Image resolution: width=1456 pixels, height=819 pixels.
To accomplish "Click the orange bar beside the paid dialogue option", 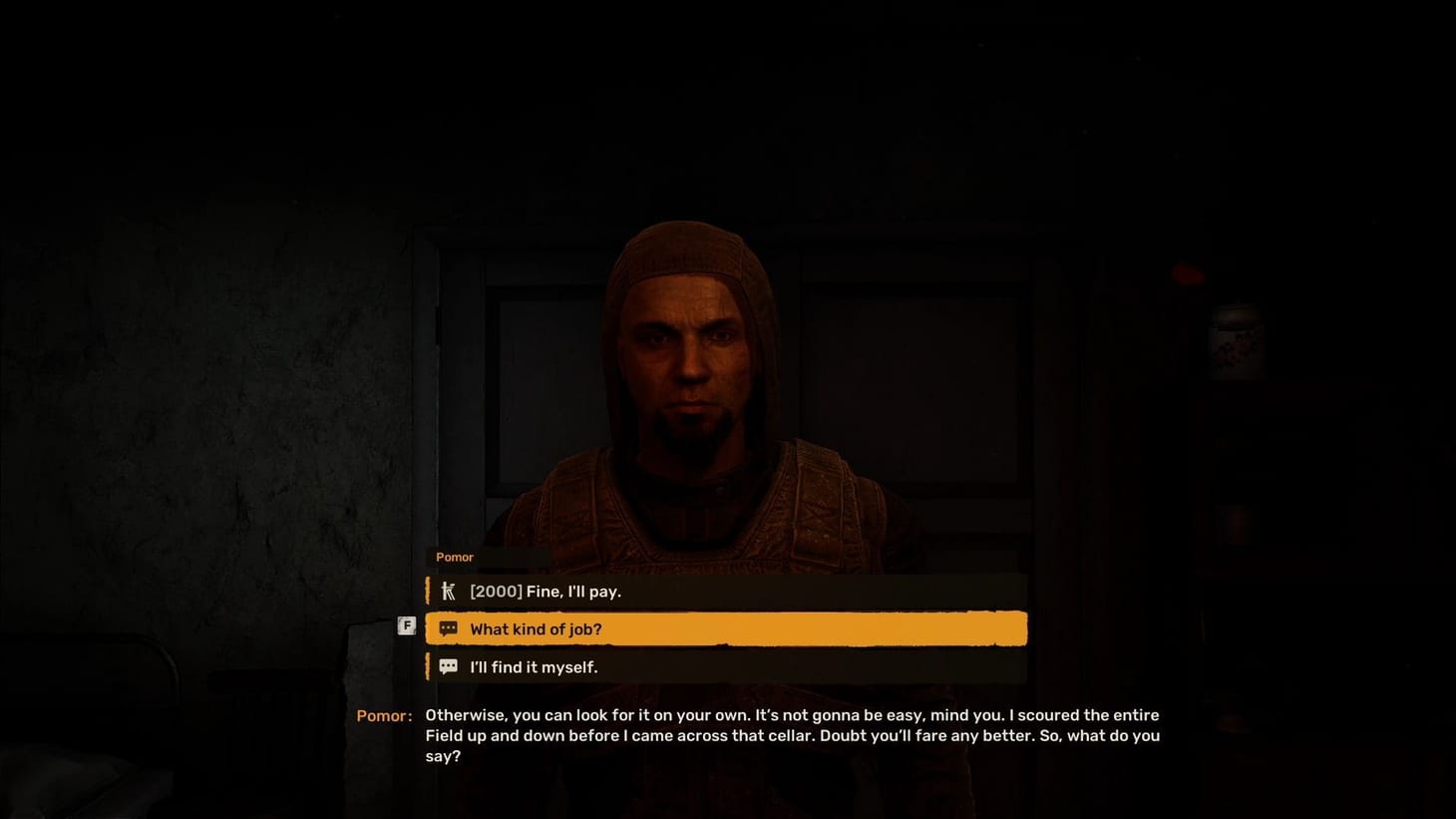I will point(429,591).
